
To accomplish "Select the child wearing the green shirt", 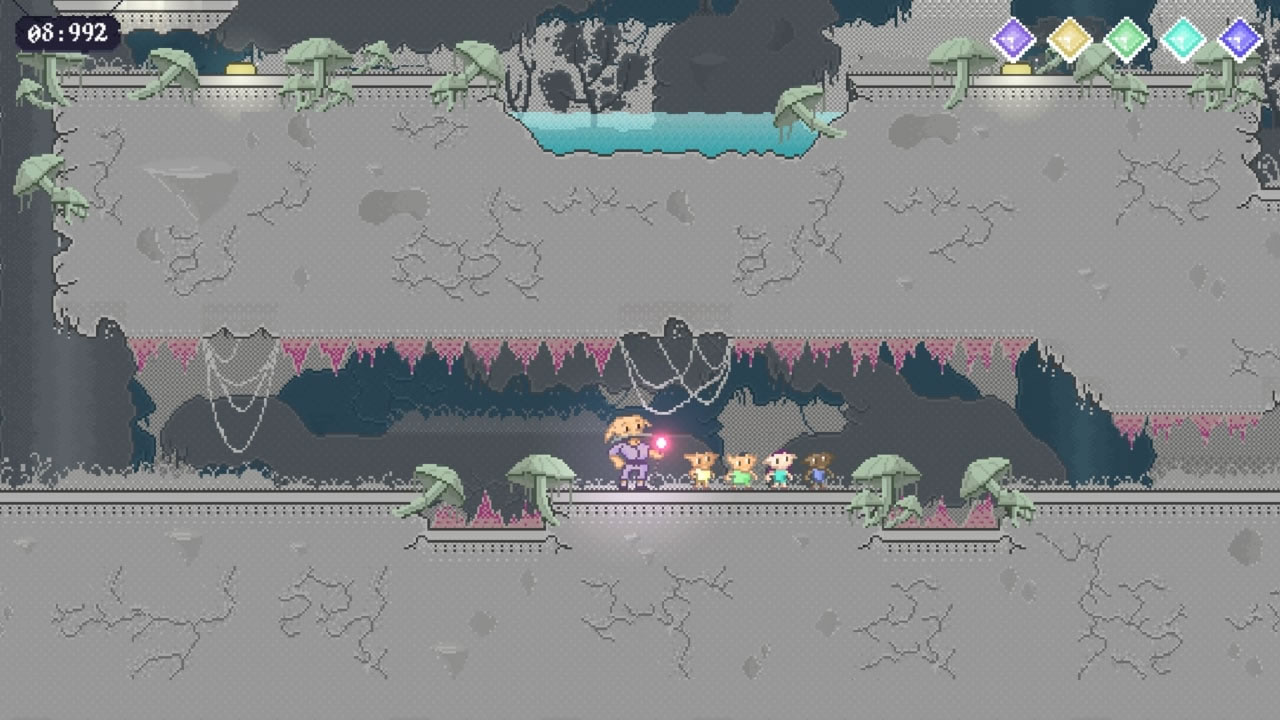I will [x=740, y=468].
